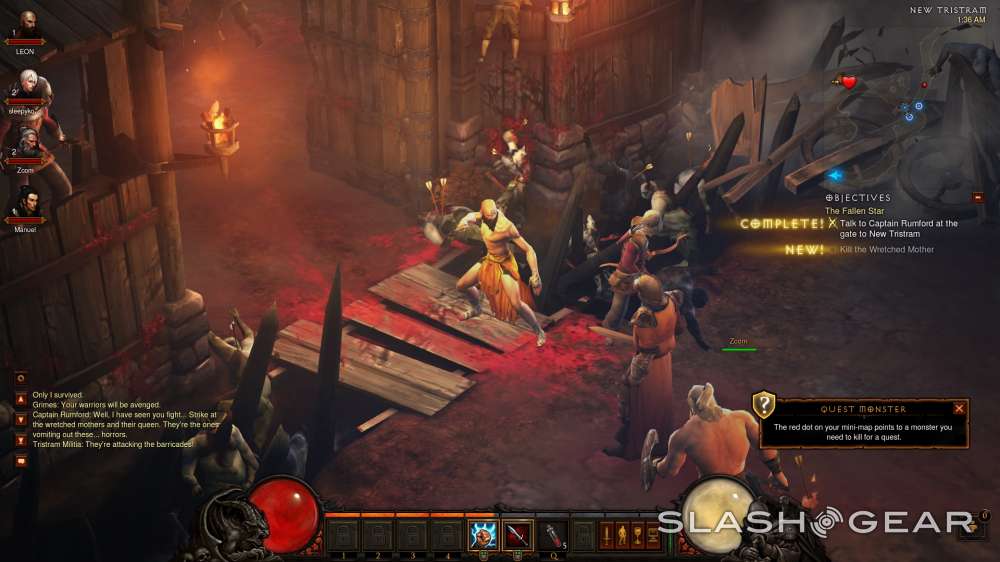This screenshot has height=562, width=1000.
Task: Click the chalice menu button
Action: click(637, 536)
